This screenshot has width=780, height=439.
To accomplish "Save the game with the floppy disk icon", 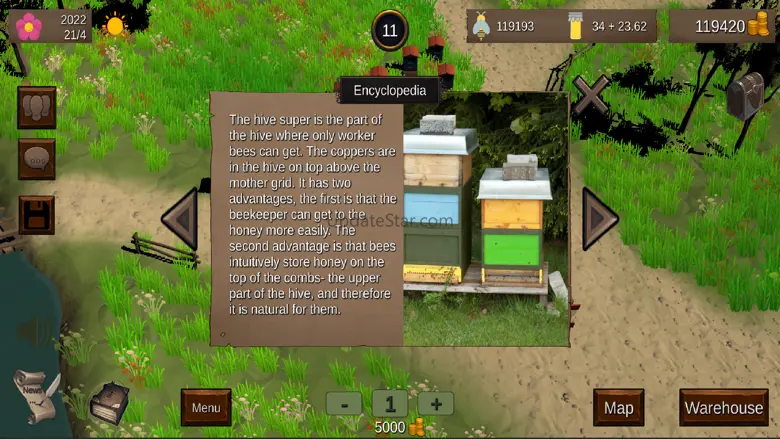I will point(37,214).
